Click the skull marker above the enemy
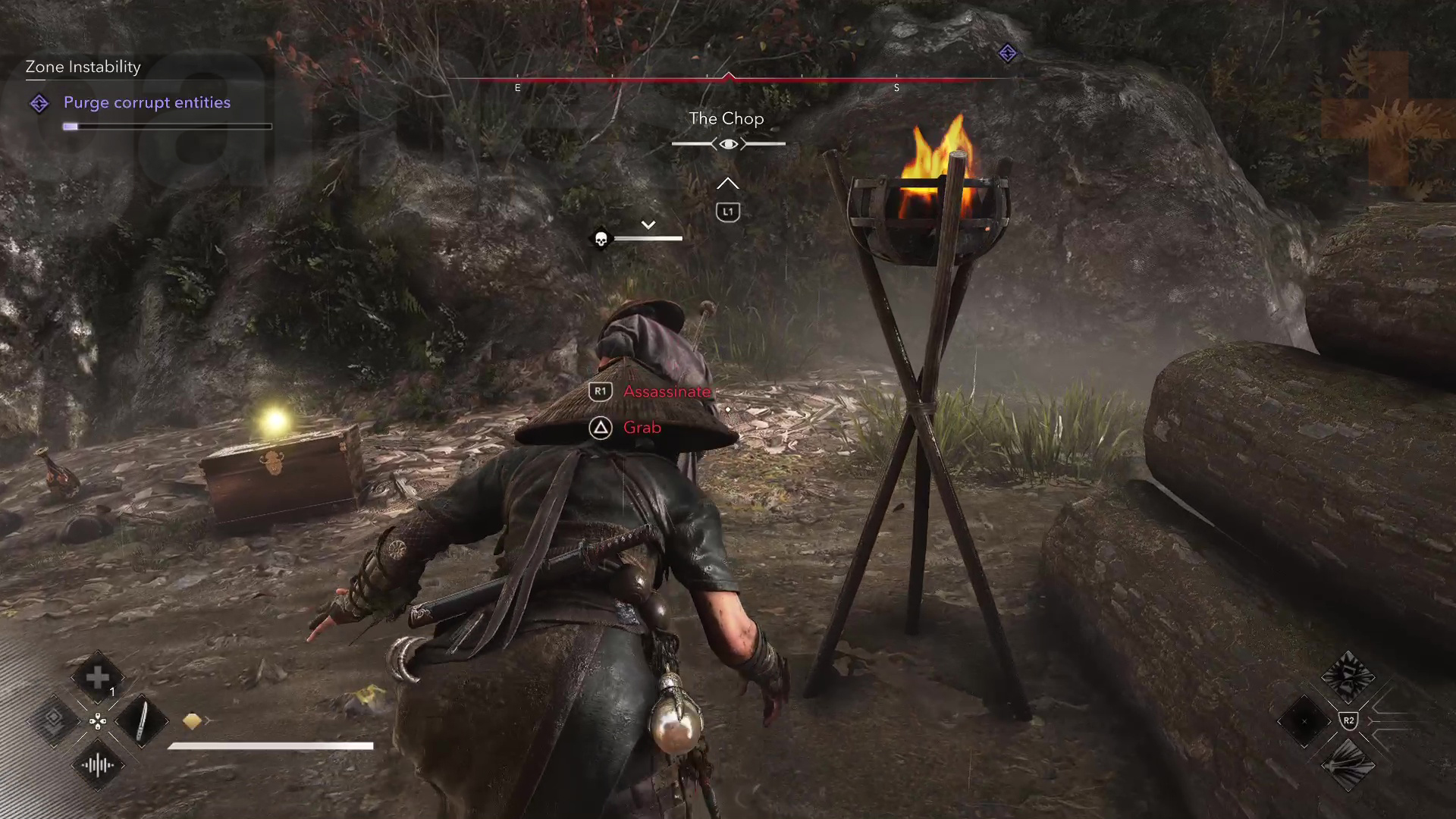The height and width of the screenshot is (819, 1456). (601, 240)
